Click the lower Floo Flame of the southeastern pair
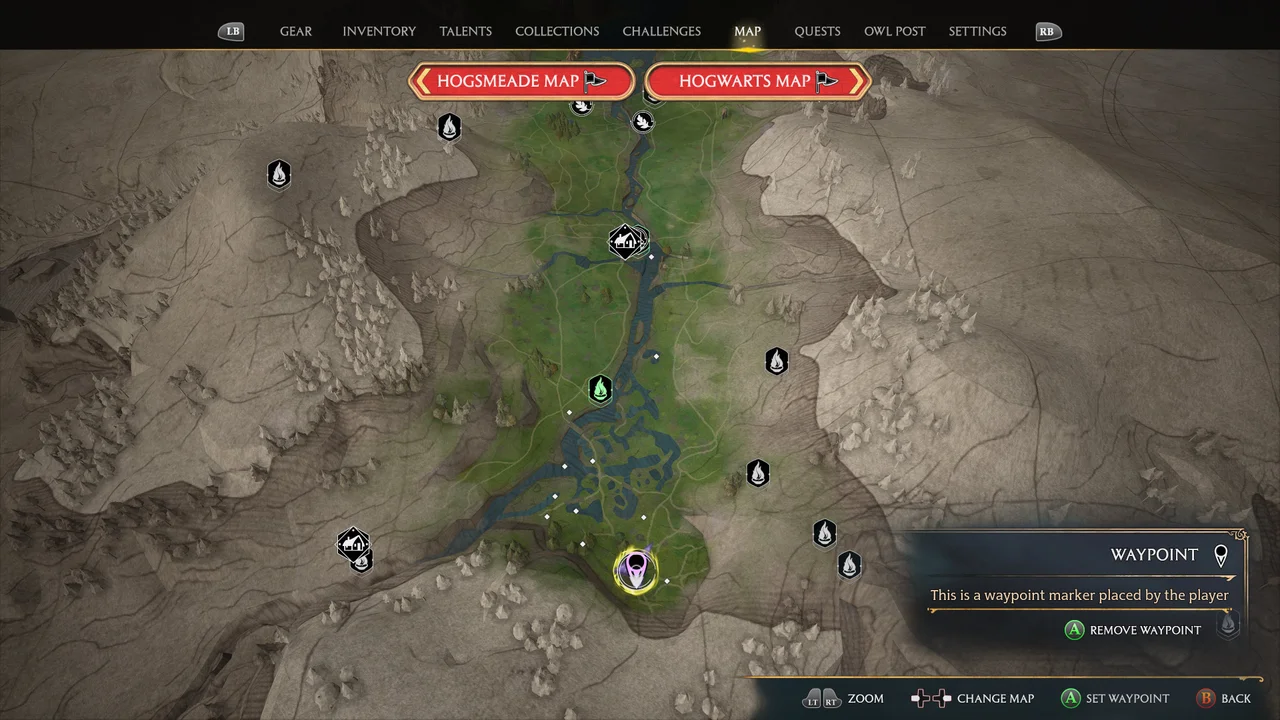 [x=848, y=565]
